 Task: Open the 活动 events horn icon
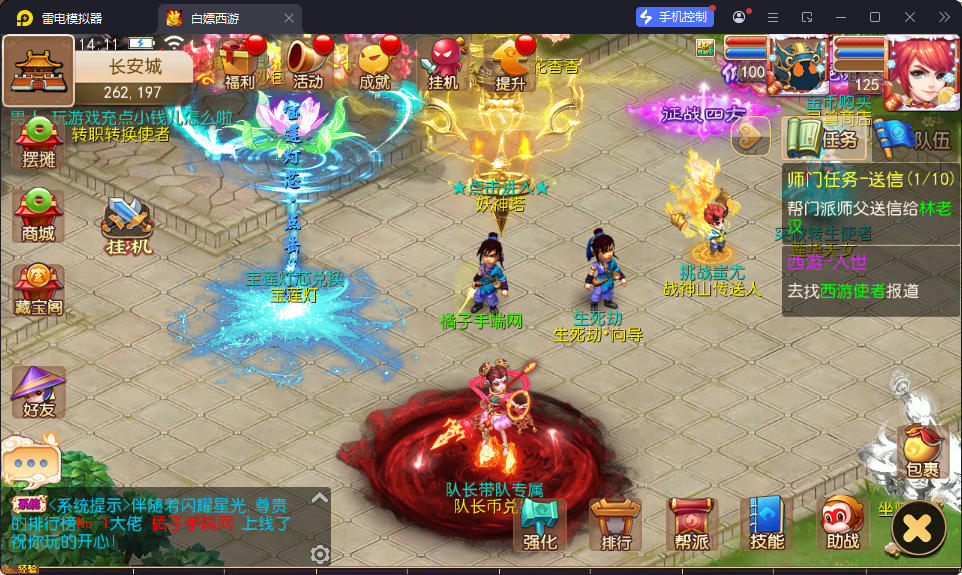(x=307, y=63)
